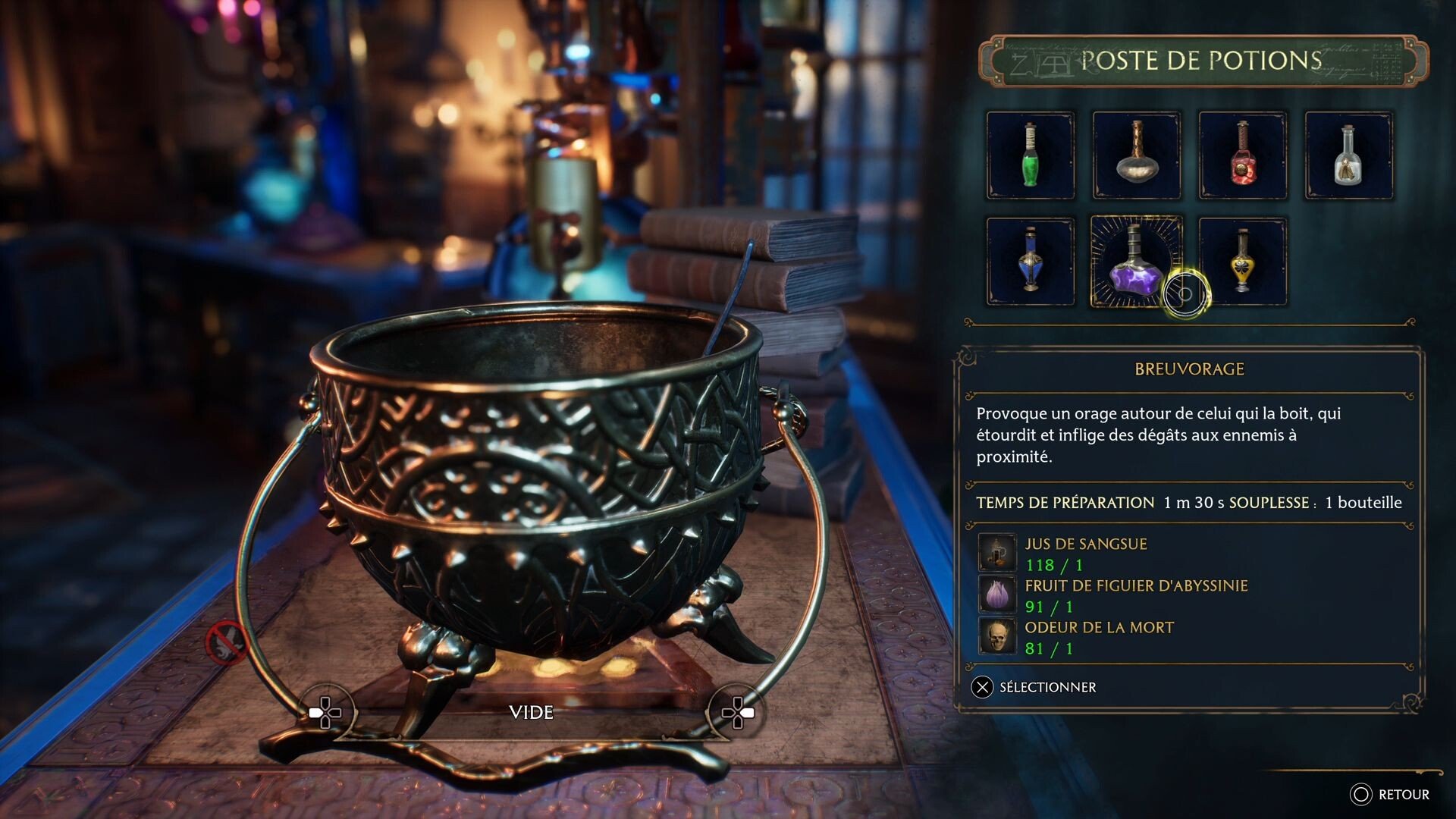The height and width of the screenshot is (819, 1456).
Task: Pick the red potion recipe
Action: coord(1242,155)
